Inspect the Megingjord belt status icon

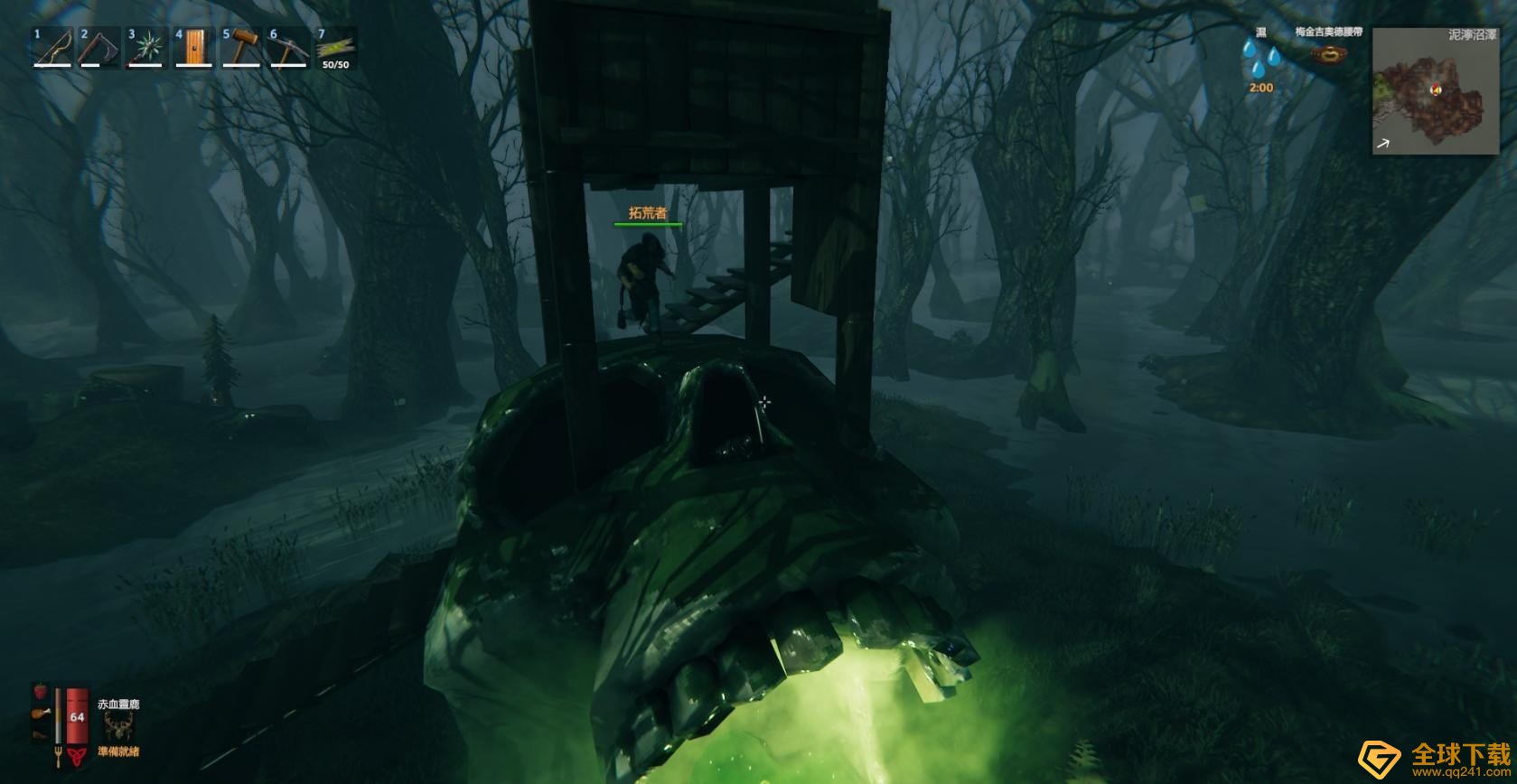tap(1328, 55)
